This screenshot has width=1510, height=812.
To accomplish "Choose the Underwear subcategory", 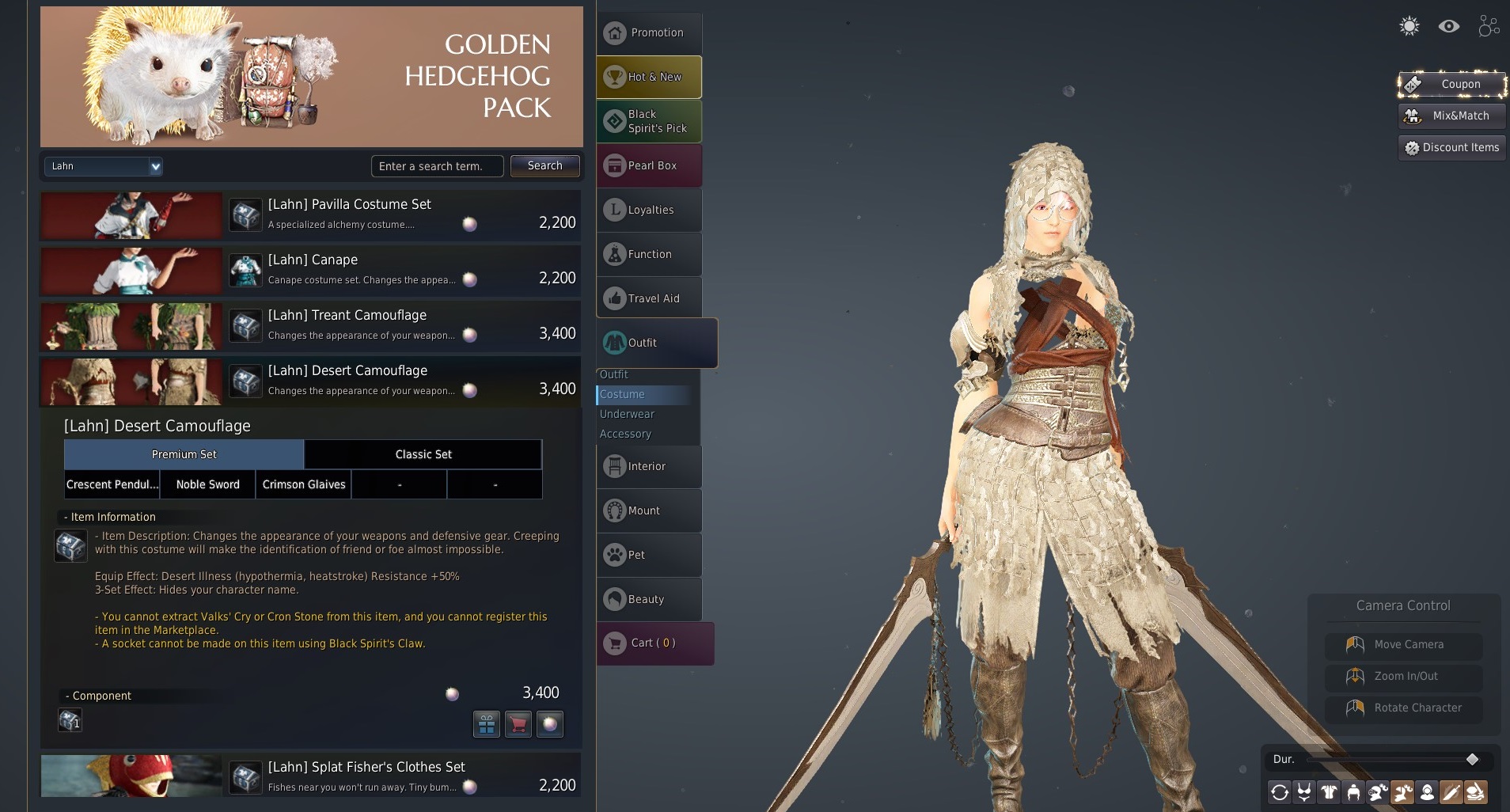I will 627,414.
